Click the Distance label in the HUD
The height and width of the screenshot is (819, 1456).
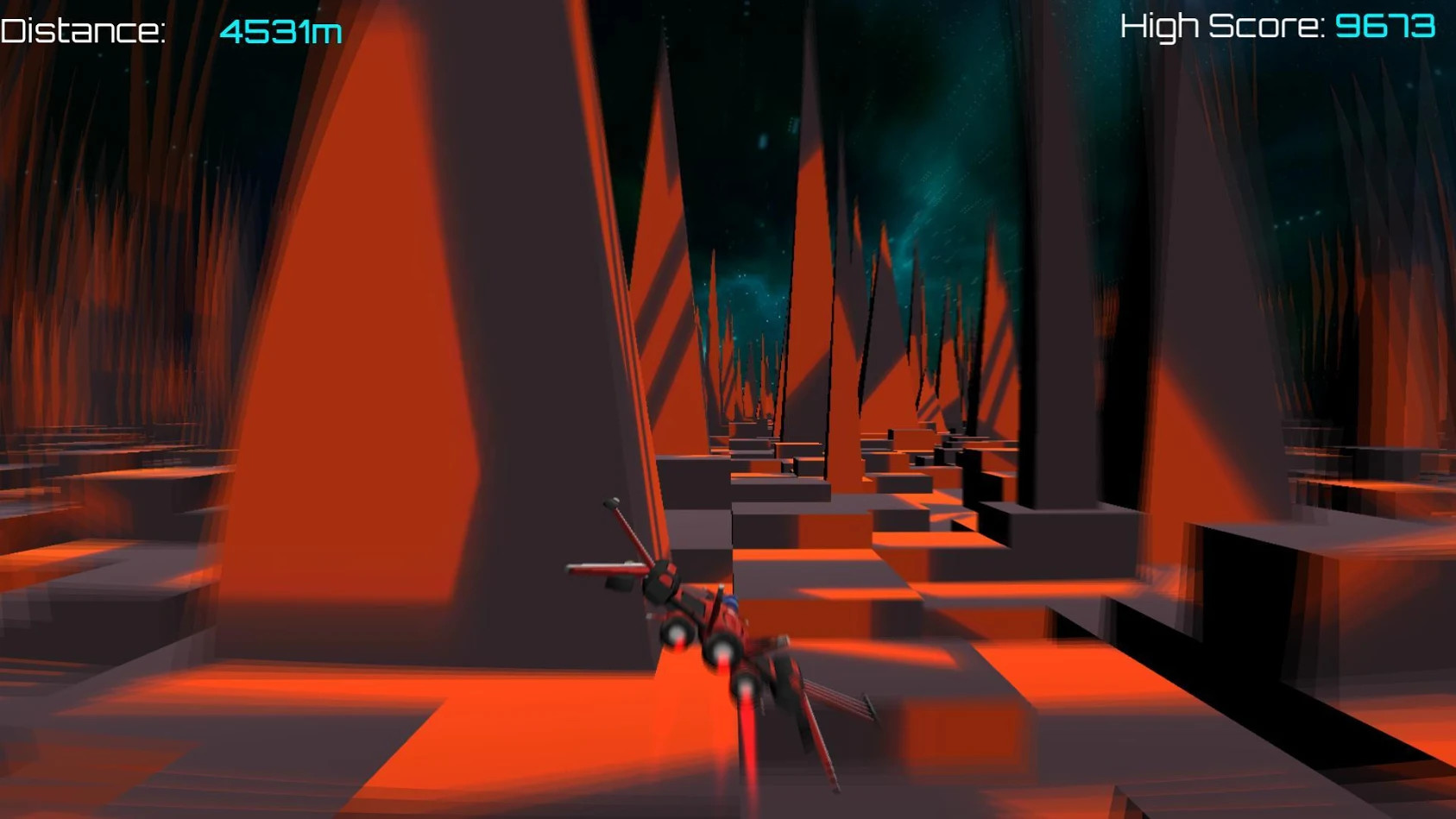pyautogui.click(x=82, y=26)
